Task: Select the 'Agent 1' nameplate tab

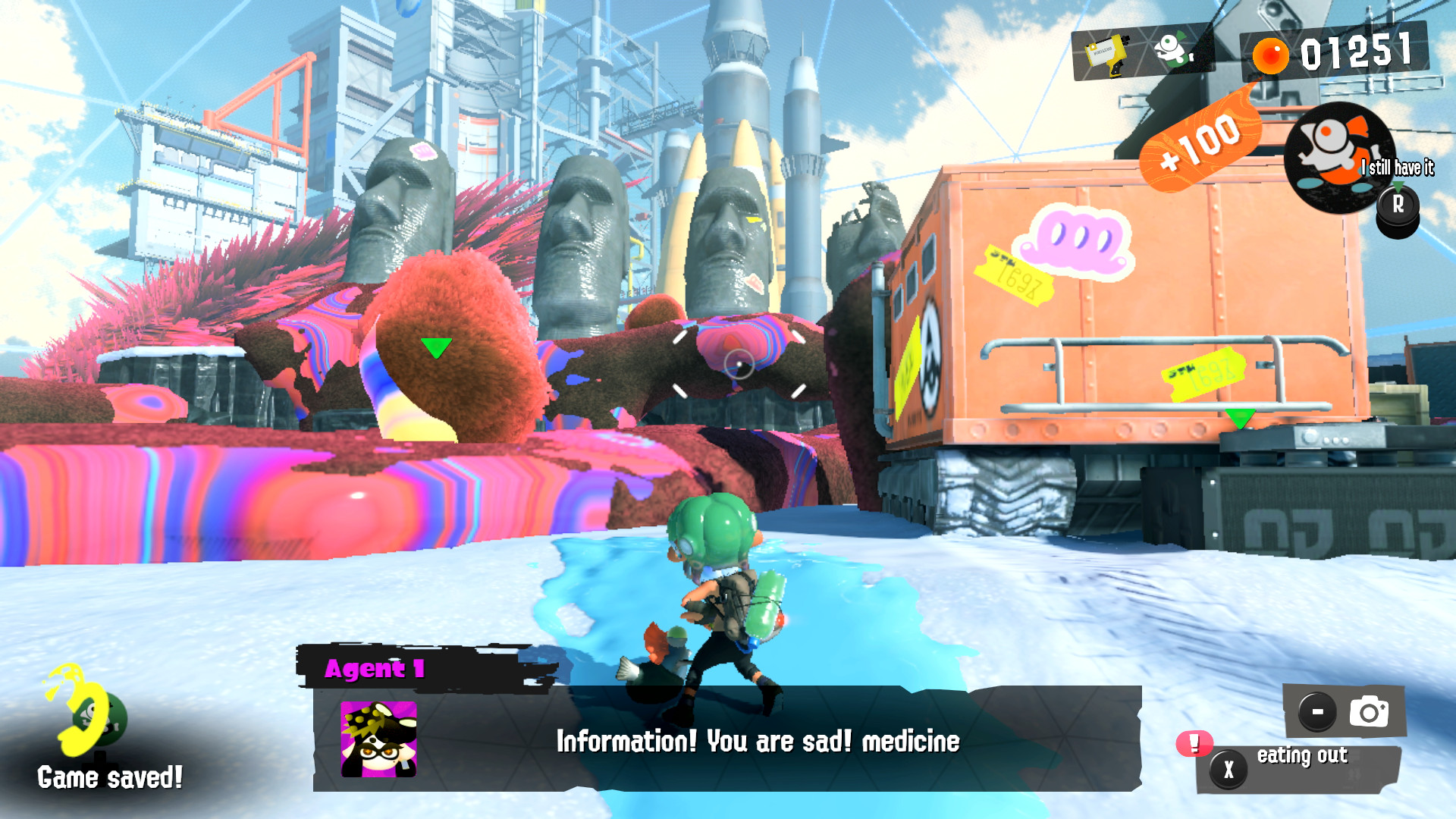Action: pyautogui.click(x=375, y=668)
